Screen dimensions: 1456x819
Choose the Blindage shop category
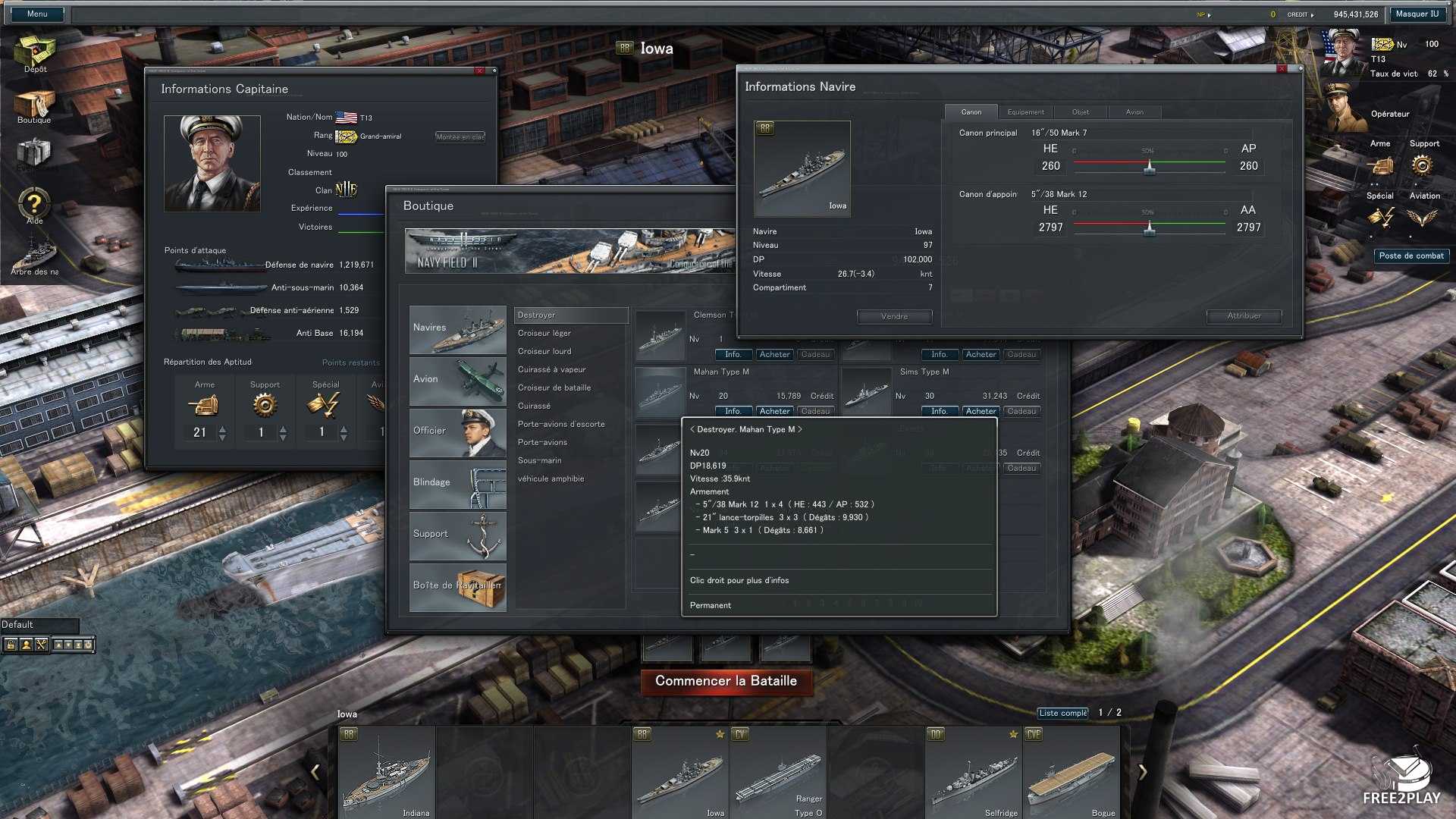point(457,484)
